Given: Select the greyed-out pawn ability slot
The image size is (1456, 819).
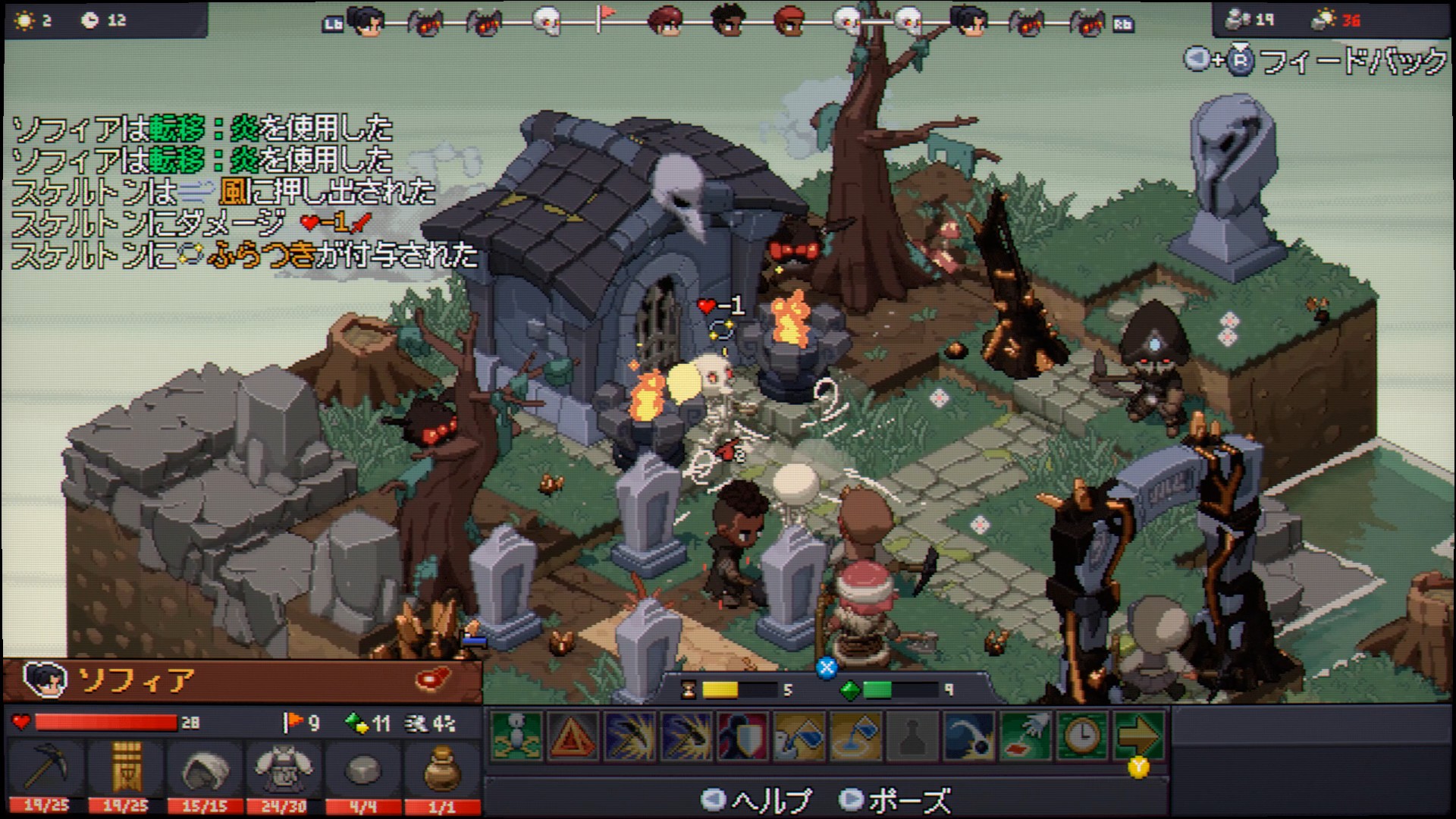Looking at the screenshot, I should [913, 735].
